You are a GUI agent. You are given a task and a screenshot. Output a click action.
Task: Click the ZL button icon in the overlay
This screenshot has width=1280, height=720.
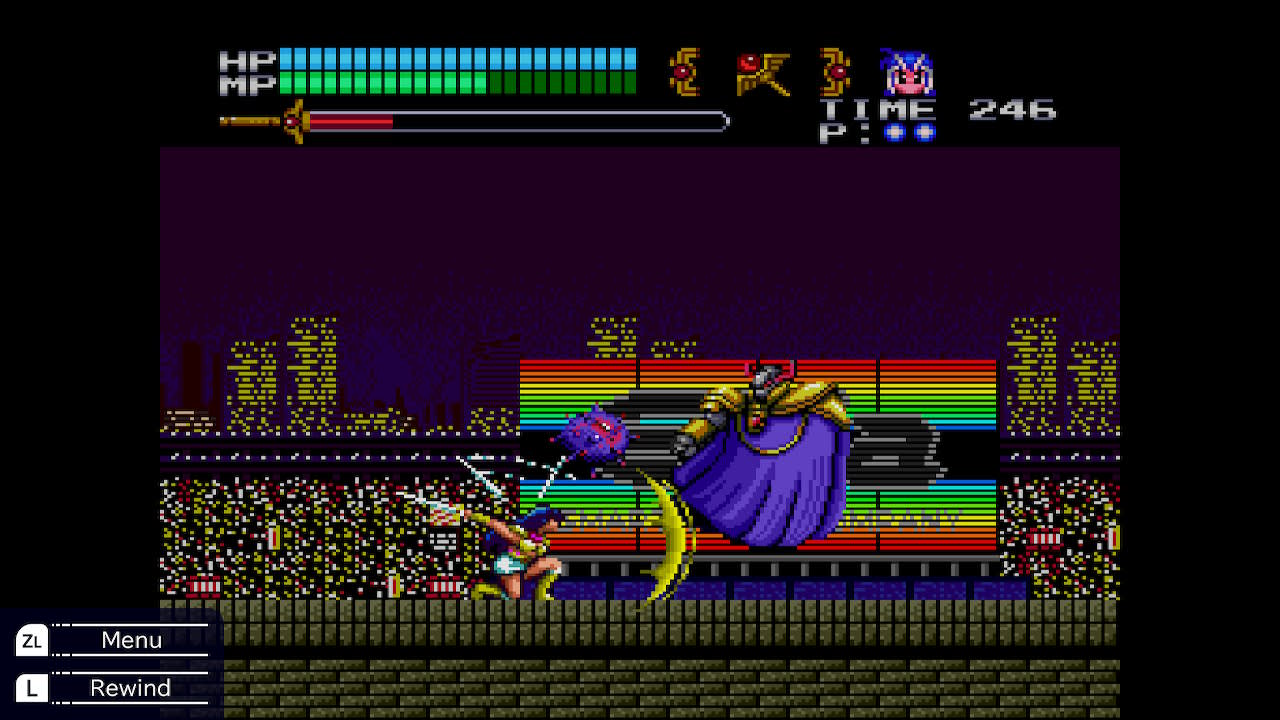(31, 640)
